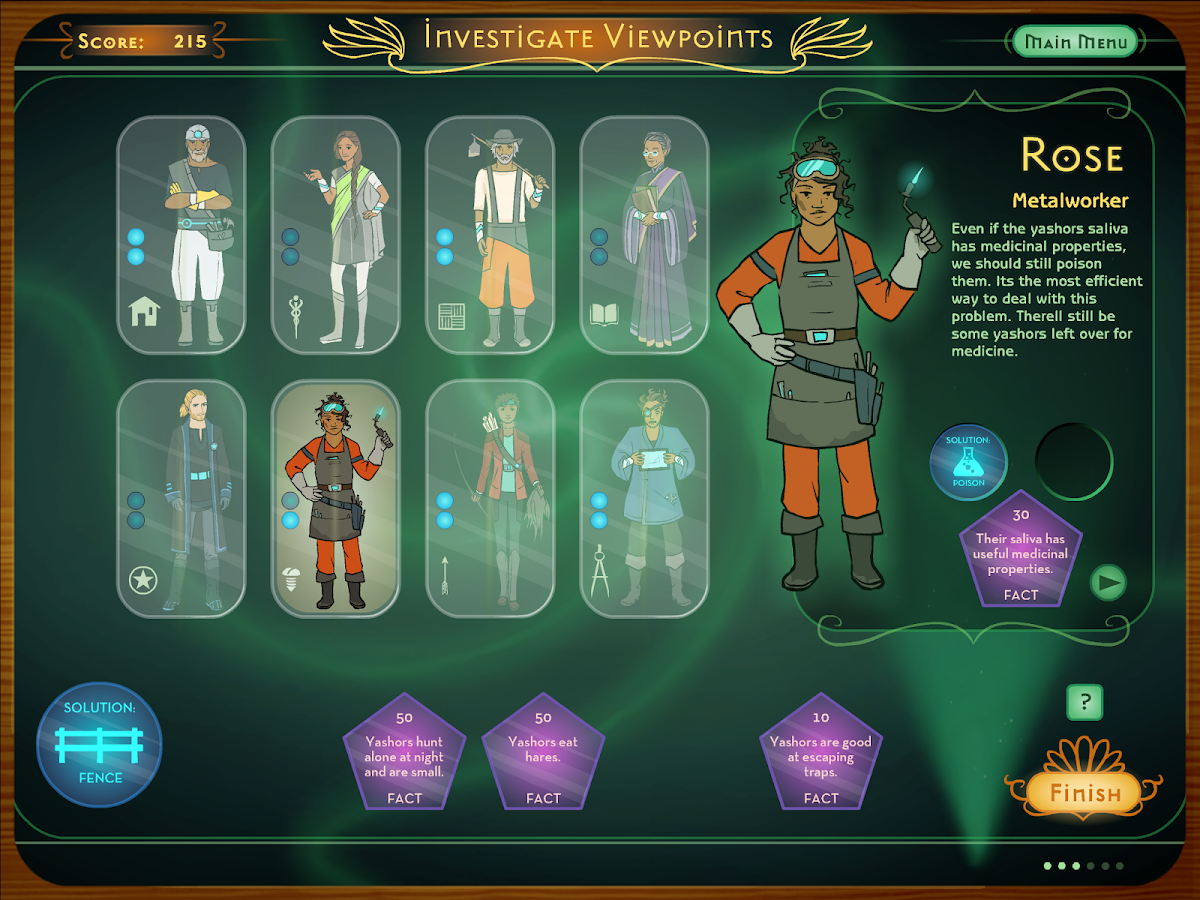The image size is (1200, 900).
Task: Select the engineer card with compass icon
Action: (x=643, y=498)
